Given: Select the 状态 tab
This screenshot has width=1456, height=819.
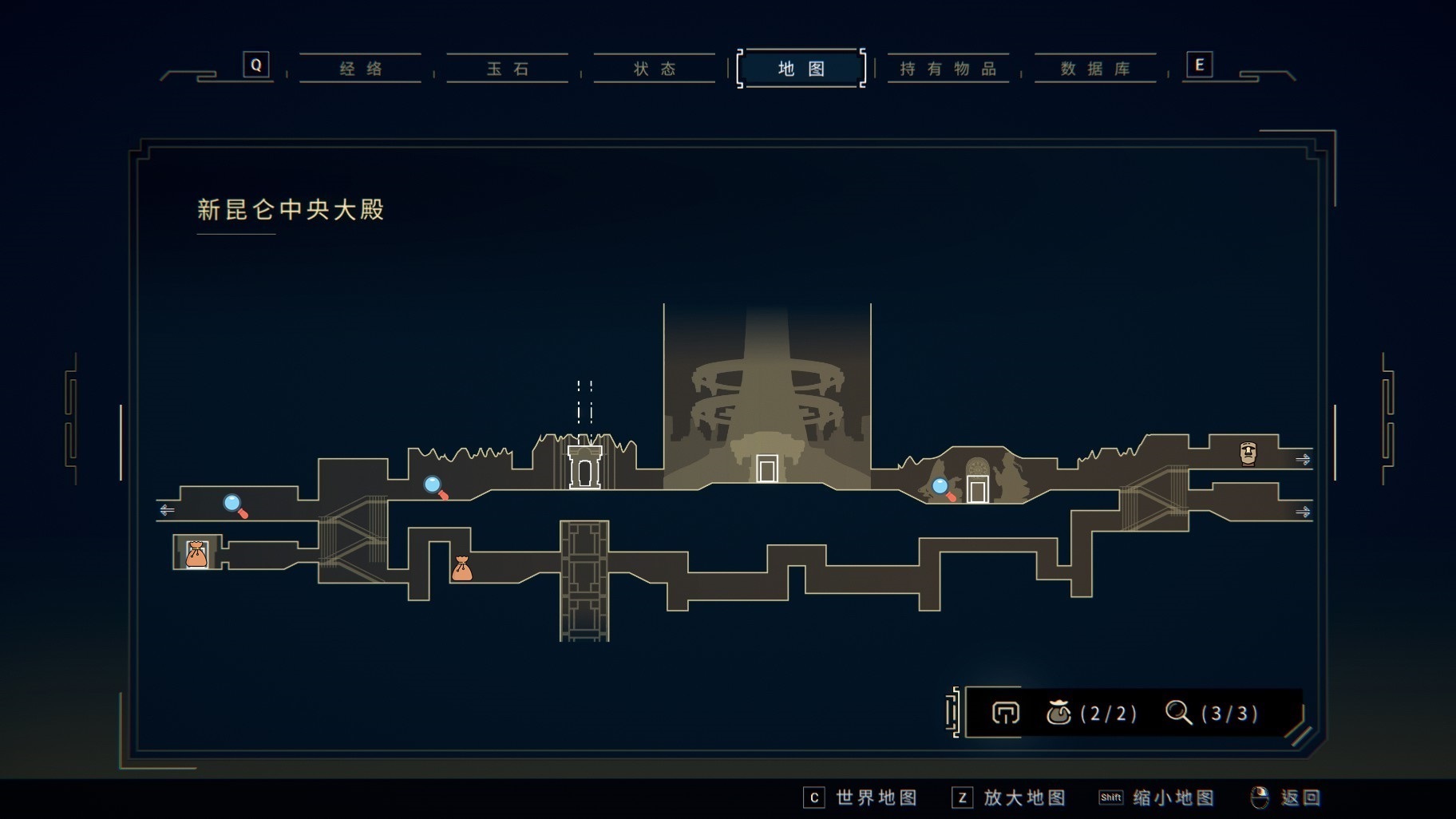Looking at the screenshot, I should (655, 69).
